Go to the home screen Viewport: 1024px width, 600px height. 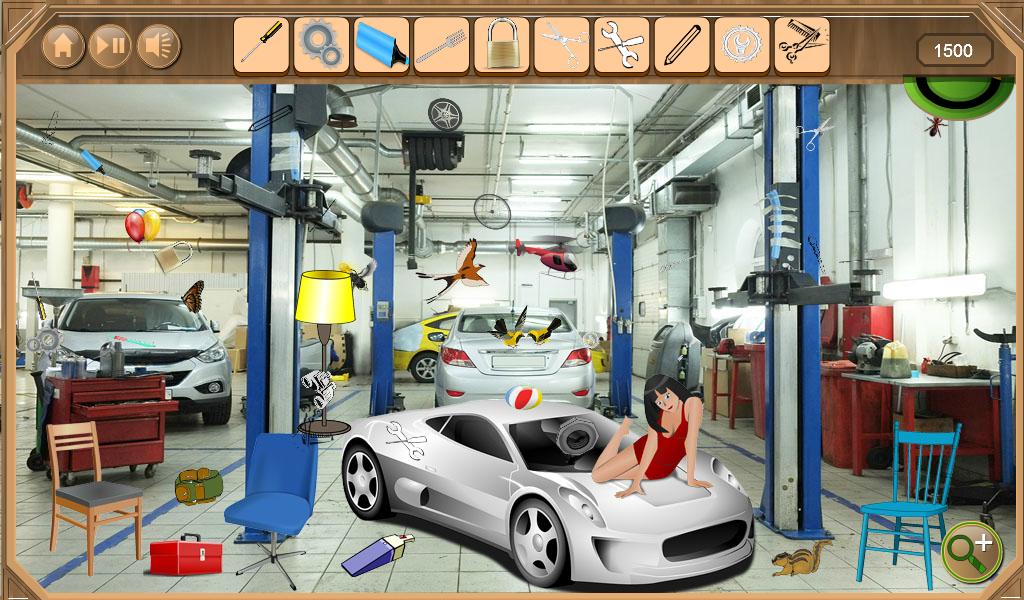tap(63, 46)
